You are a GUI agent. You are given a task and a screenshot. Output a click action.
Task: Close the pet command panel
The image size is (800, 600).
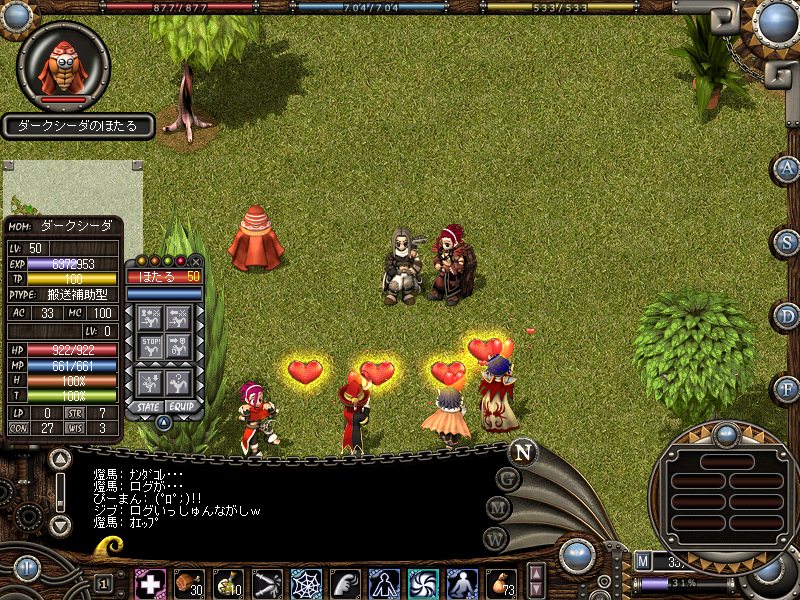(x=196, y=261)
